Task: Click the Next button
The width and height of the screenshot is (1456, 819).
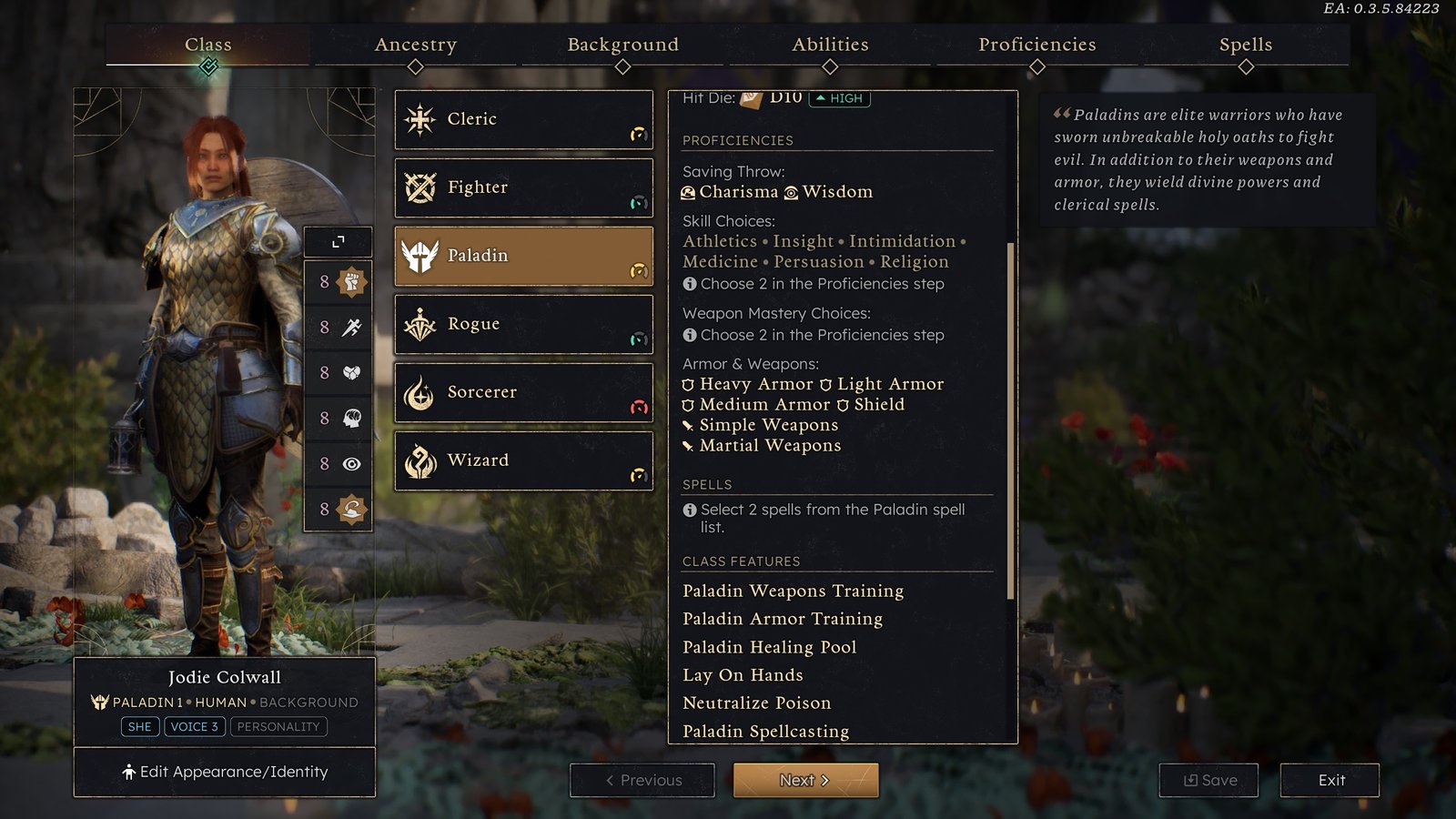Action: tap(805, 780)
